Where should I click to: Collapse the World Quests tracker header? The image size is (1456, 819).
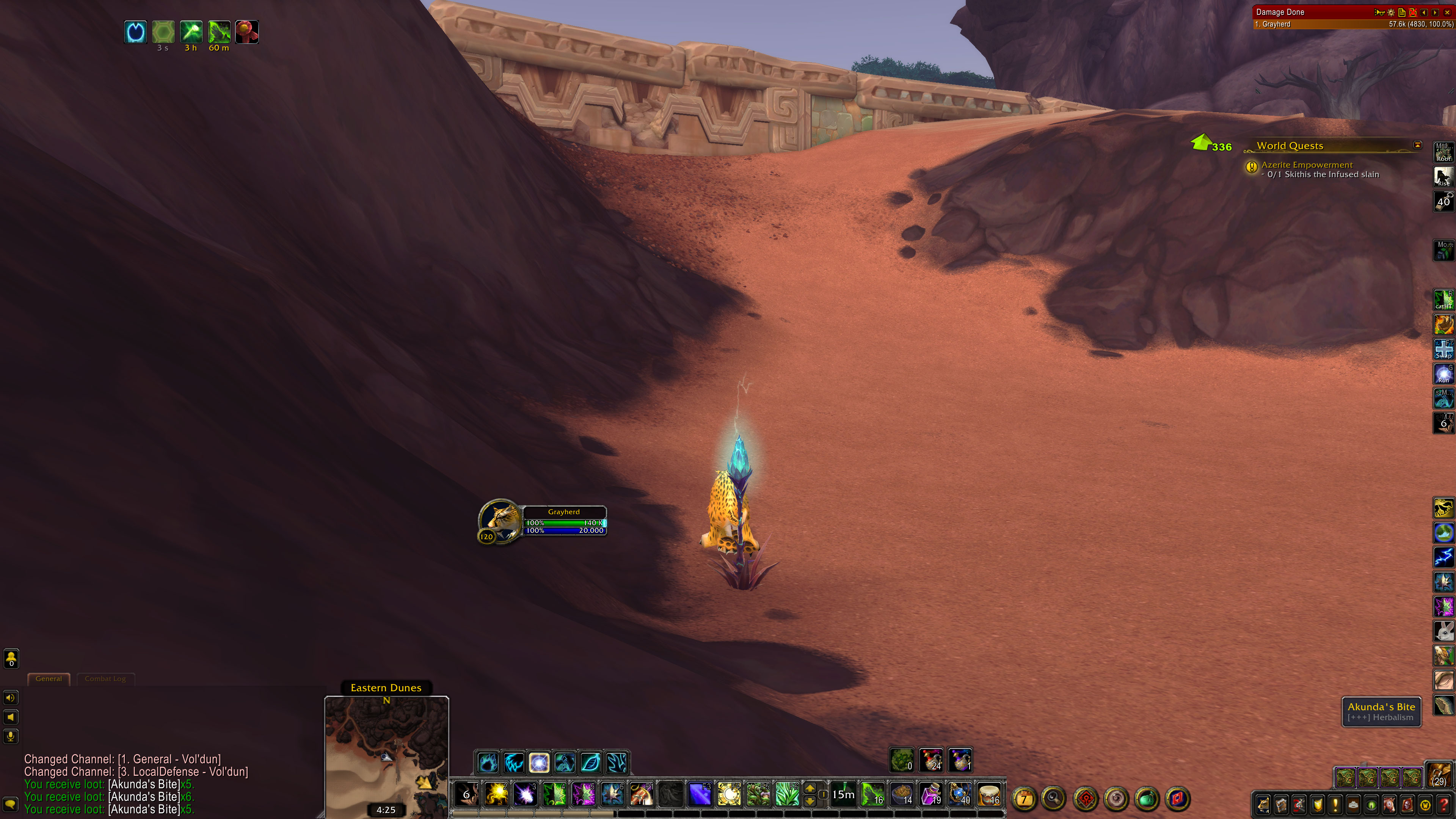(1418, 145)
